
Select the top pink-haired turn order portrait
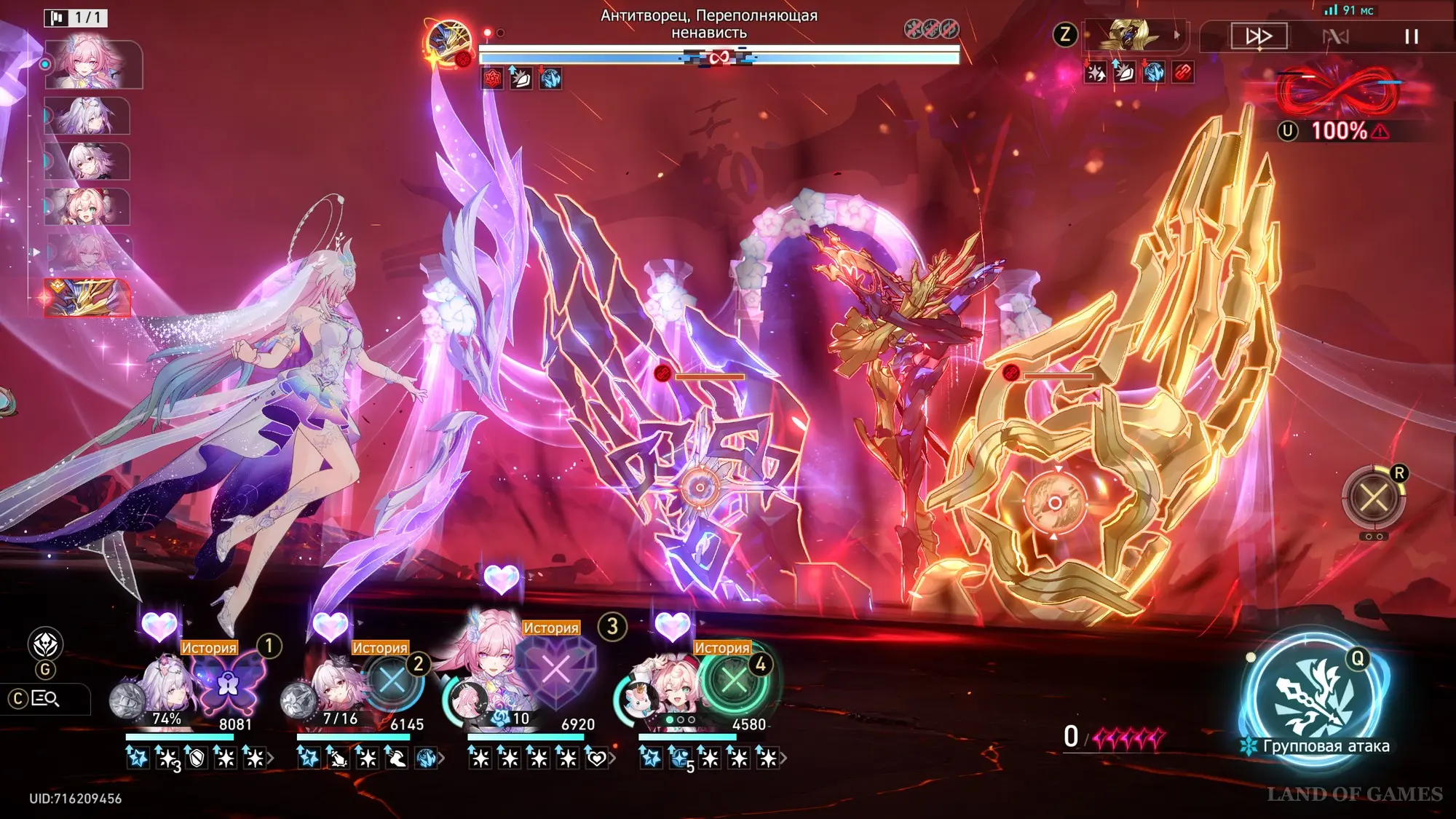point(93,64)
